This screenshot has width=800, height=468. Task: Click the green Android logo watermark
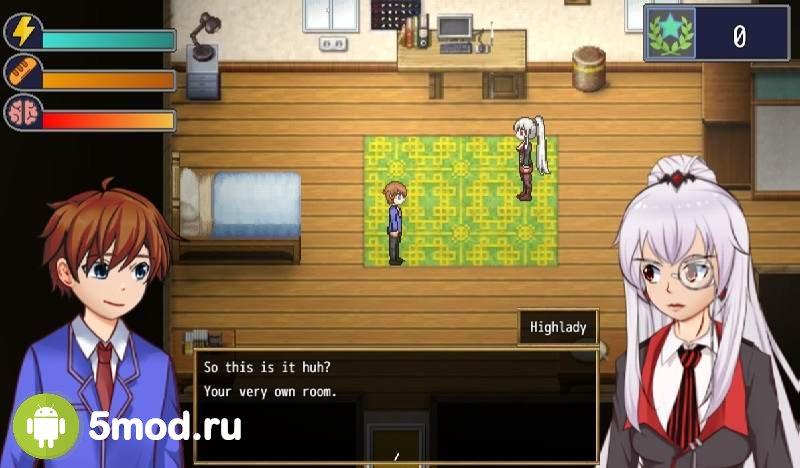coord(45,427)
